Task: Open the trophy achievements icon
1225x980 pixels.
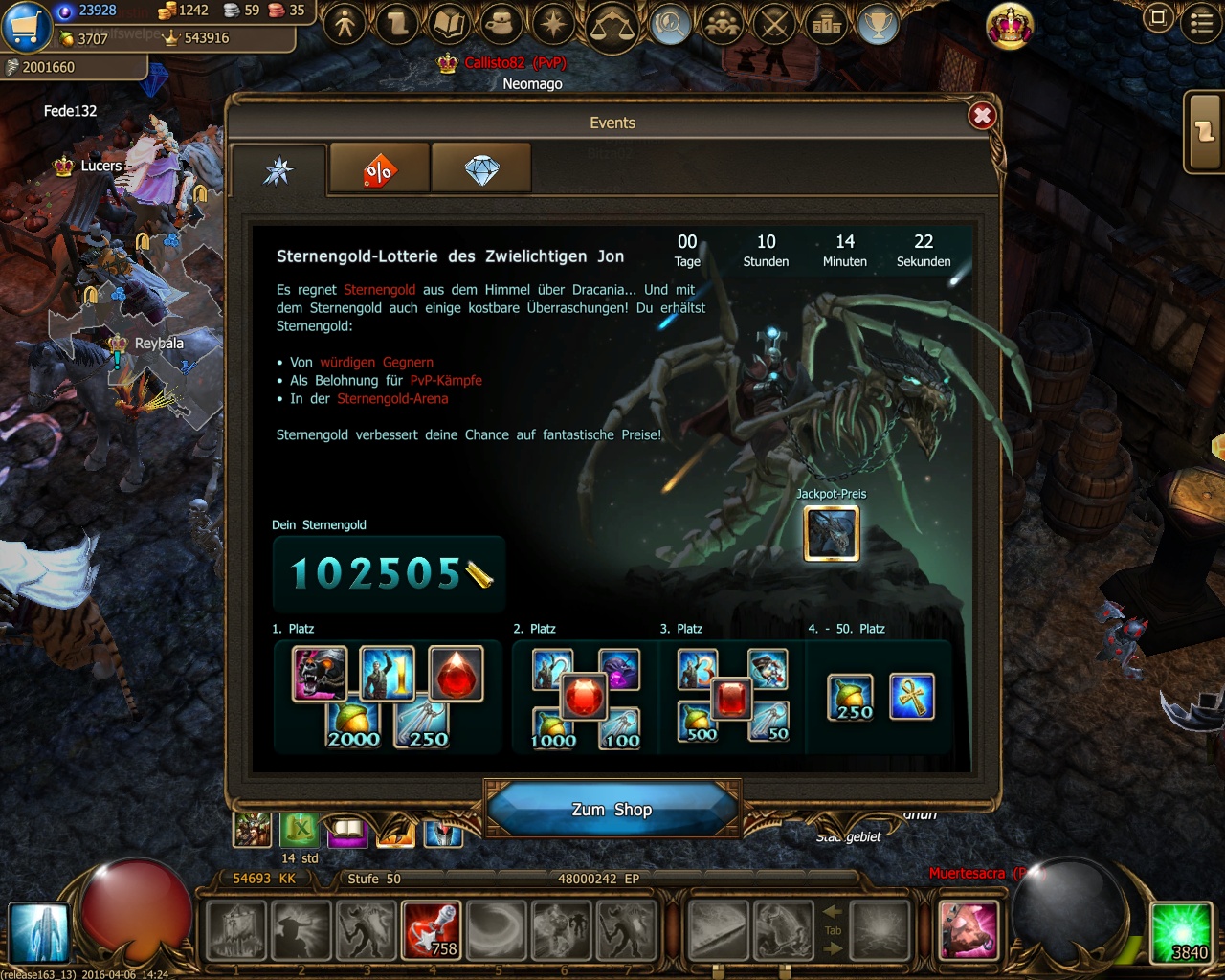Action: (877, 24)
